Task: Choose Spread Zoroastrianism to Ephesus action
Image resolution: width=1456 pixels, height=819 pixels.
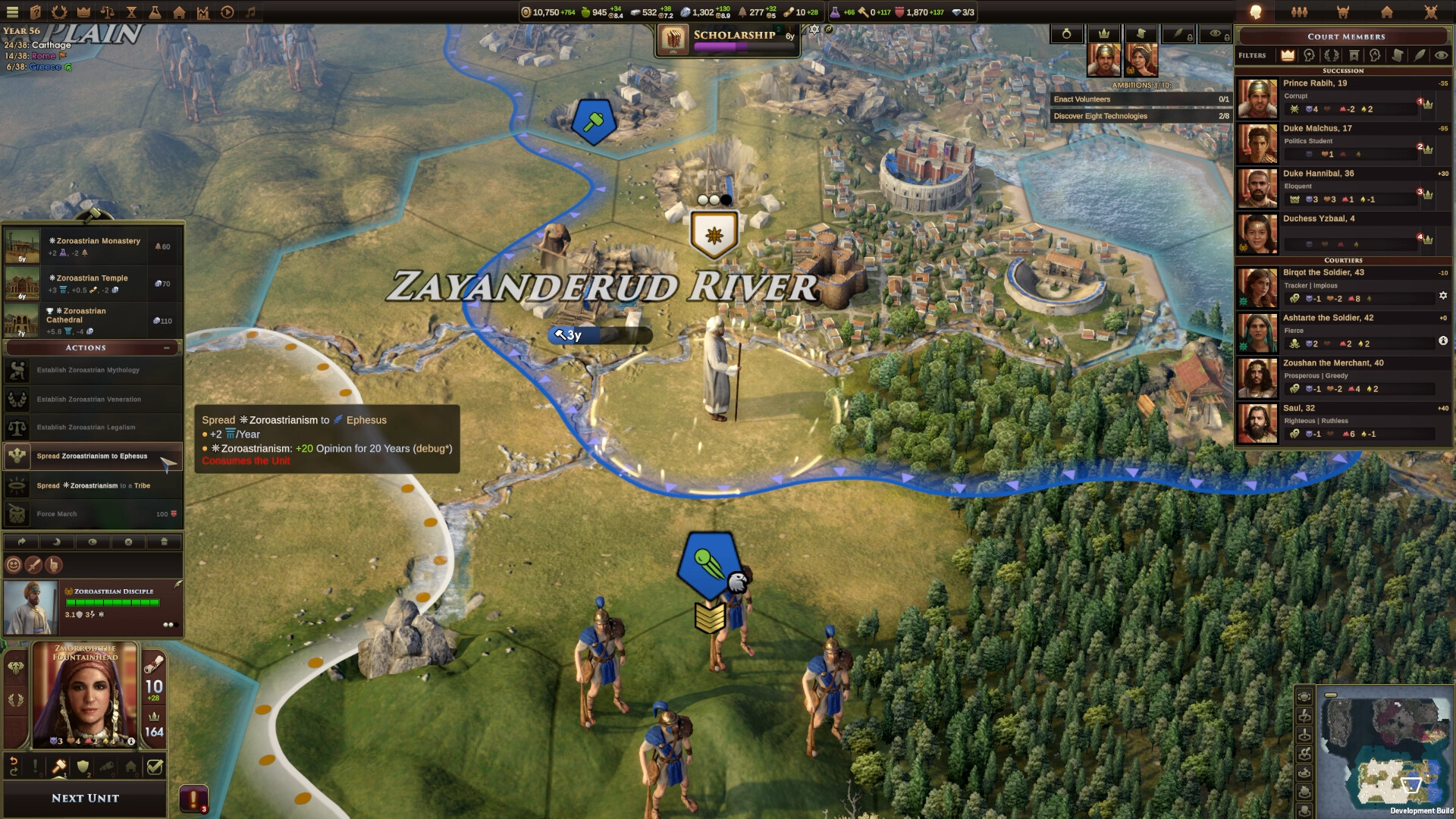Action: (x=93, y=456)
